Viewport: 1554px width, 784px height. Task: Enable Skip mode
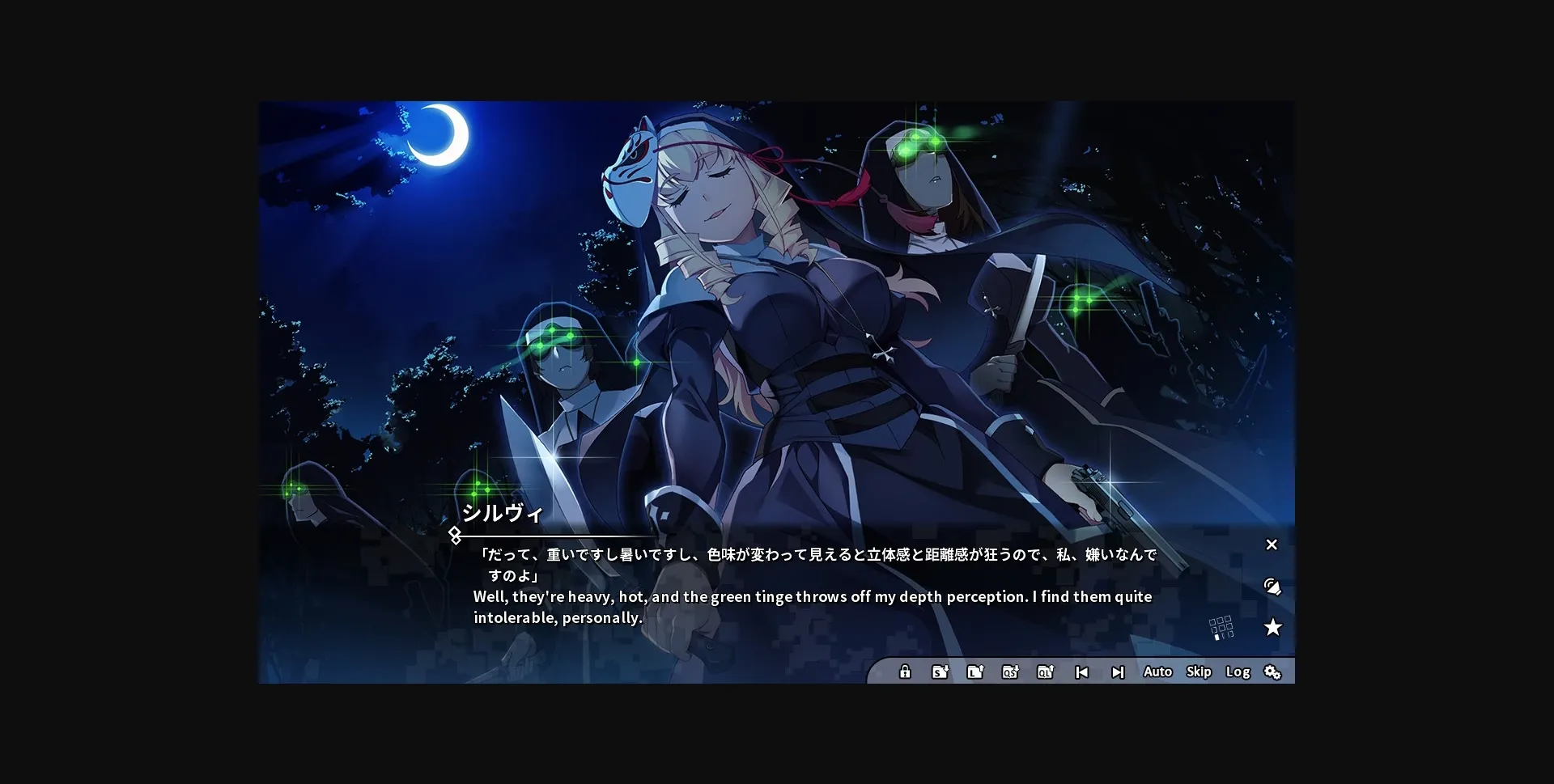(x=1199, y=672)
